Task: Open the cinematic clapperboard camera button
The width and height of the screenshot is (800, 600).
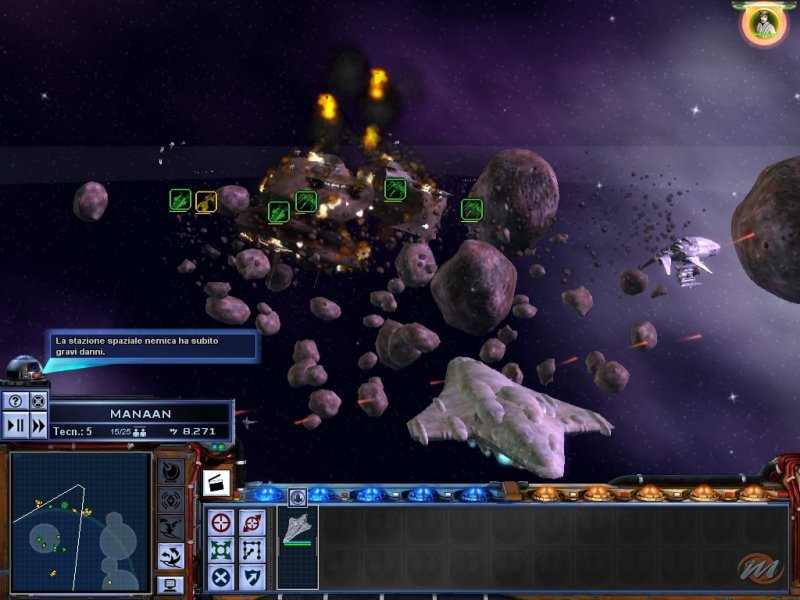Action: click(x=217, y=483)
